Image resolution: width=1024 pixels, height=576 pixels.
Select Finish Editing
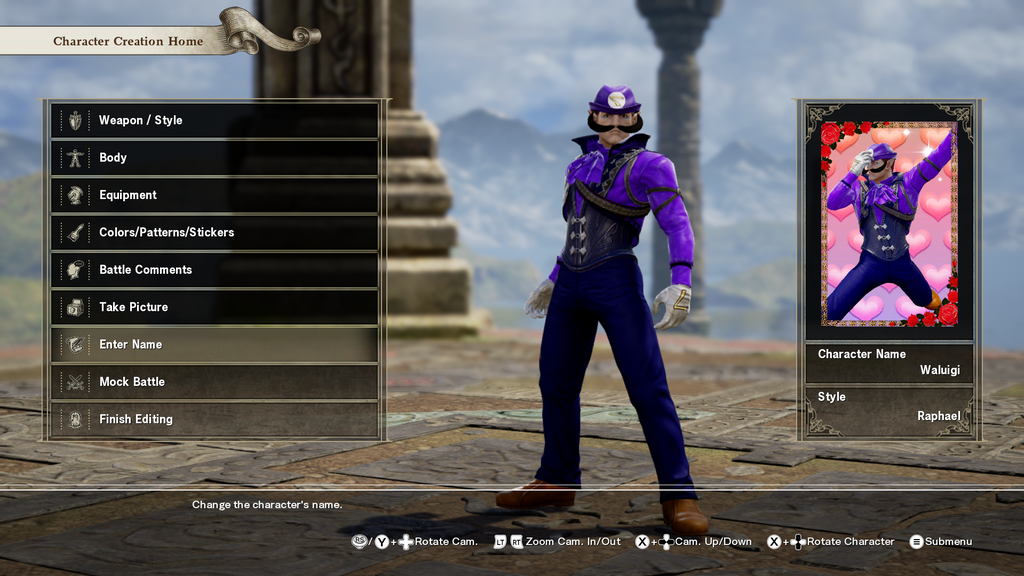(x=214, y=419)
